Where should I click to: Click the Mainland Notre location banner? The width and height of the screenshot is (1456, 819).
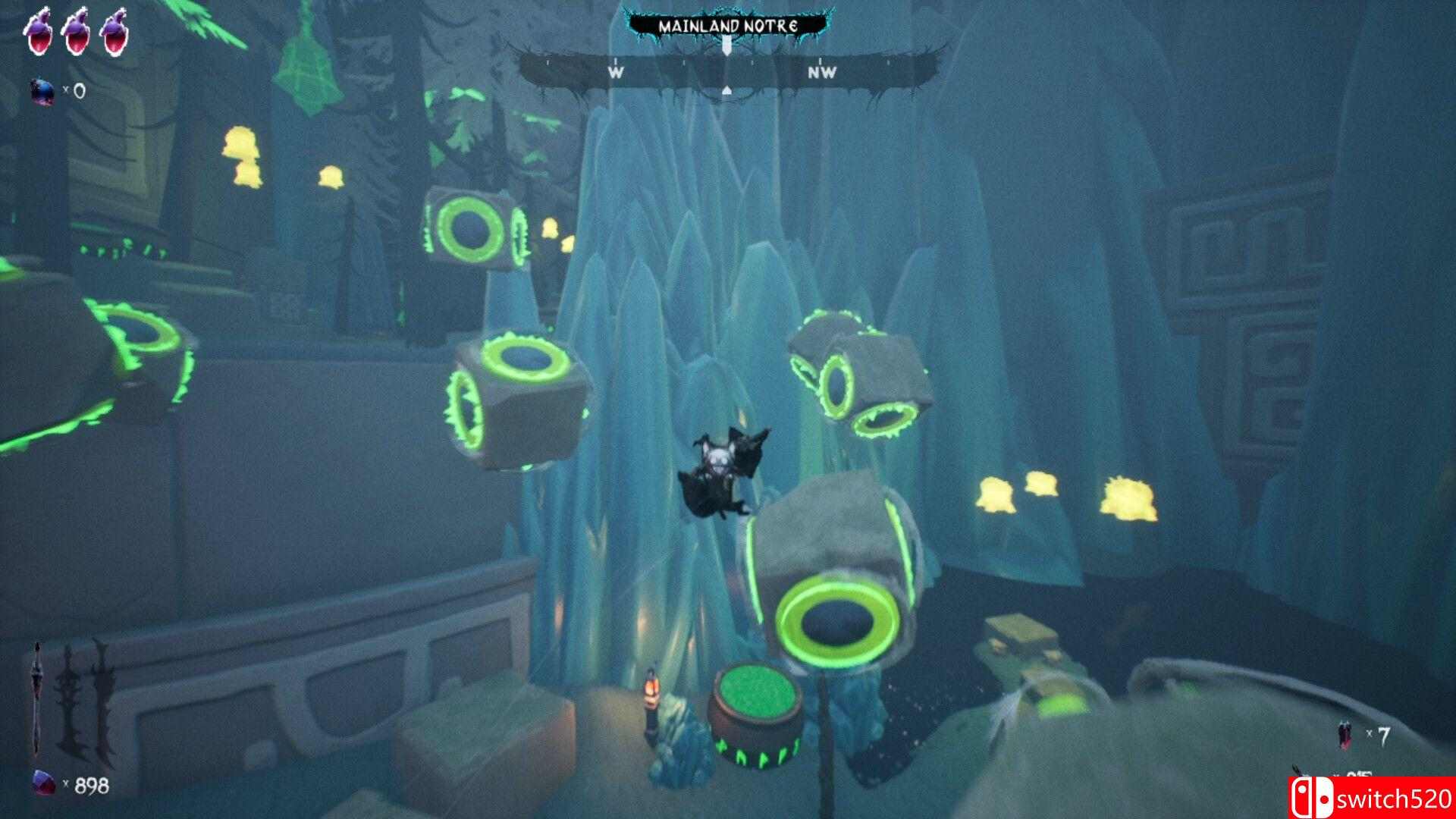(x=726, y=26)
